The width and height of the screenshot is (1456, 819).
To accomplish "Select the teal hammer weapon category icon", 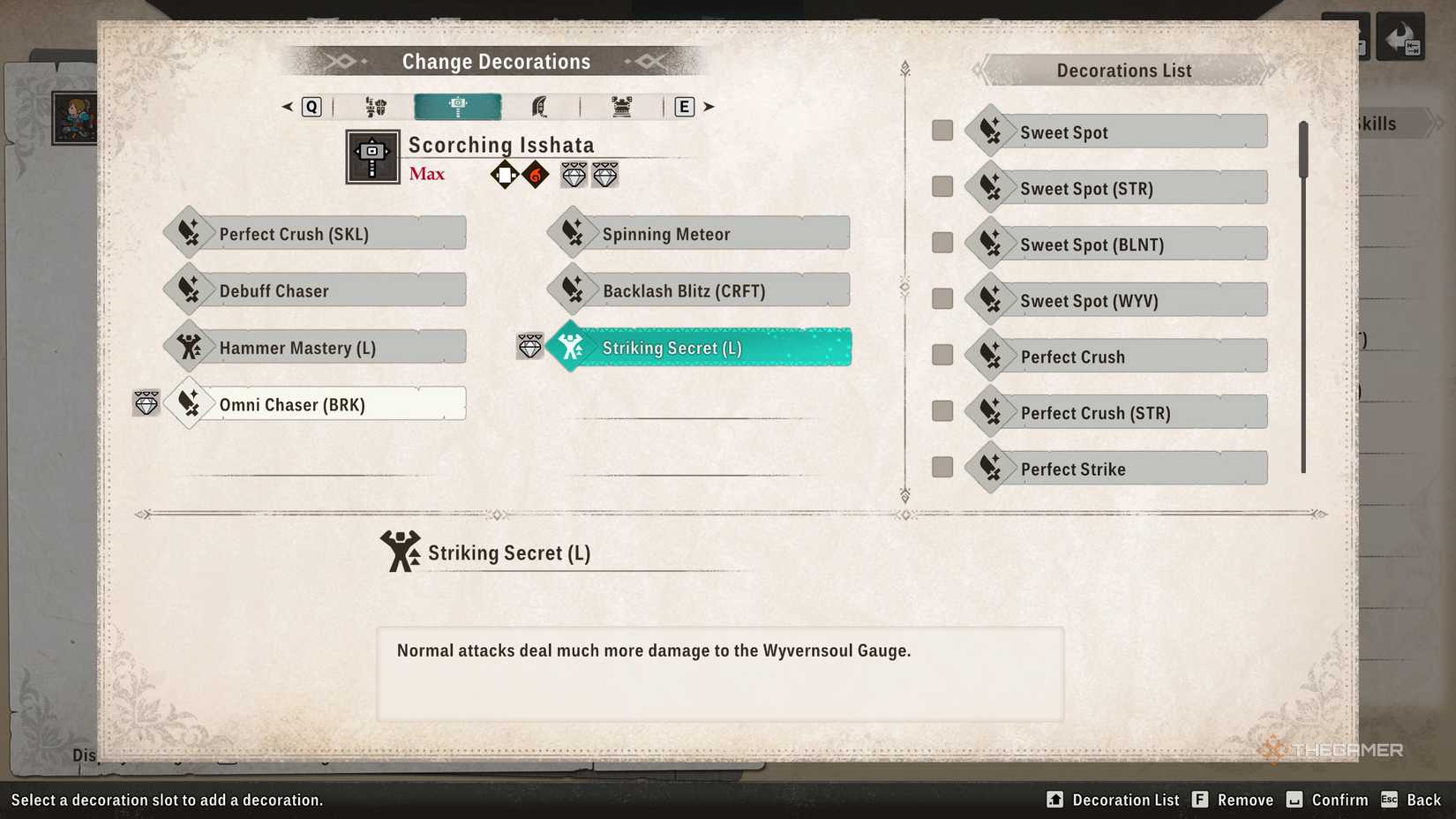I will tap(457, 106).
